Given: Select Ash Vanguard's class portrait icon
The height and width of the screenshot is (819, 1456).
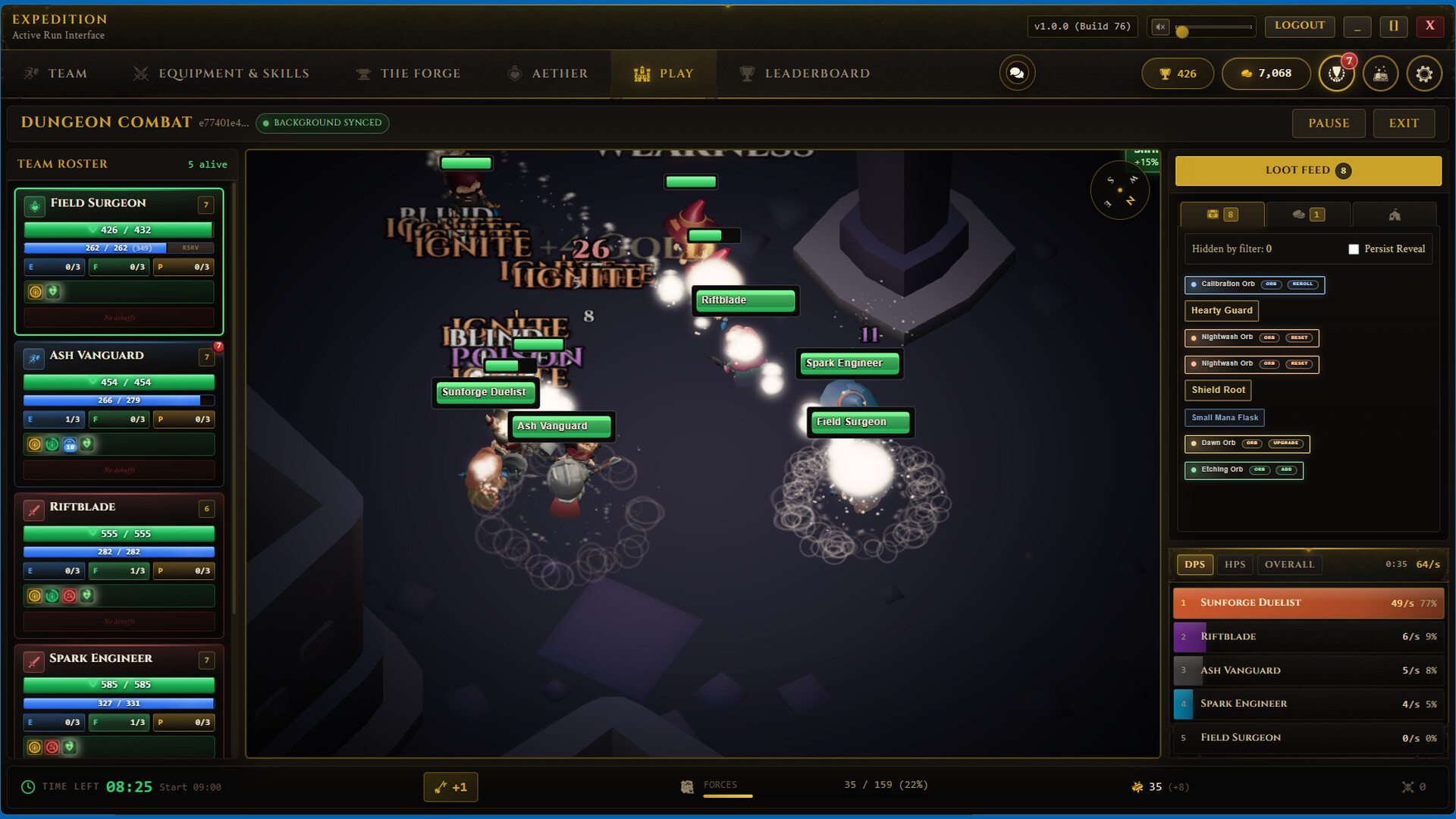Looking at the screenshot, I should pos(33,358).
